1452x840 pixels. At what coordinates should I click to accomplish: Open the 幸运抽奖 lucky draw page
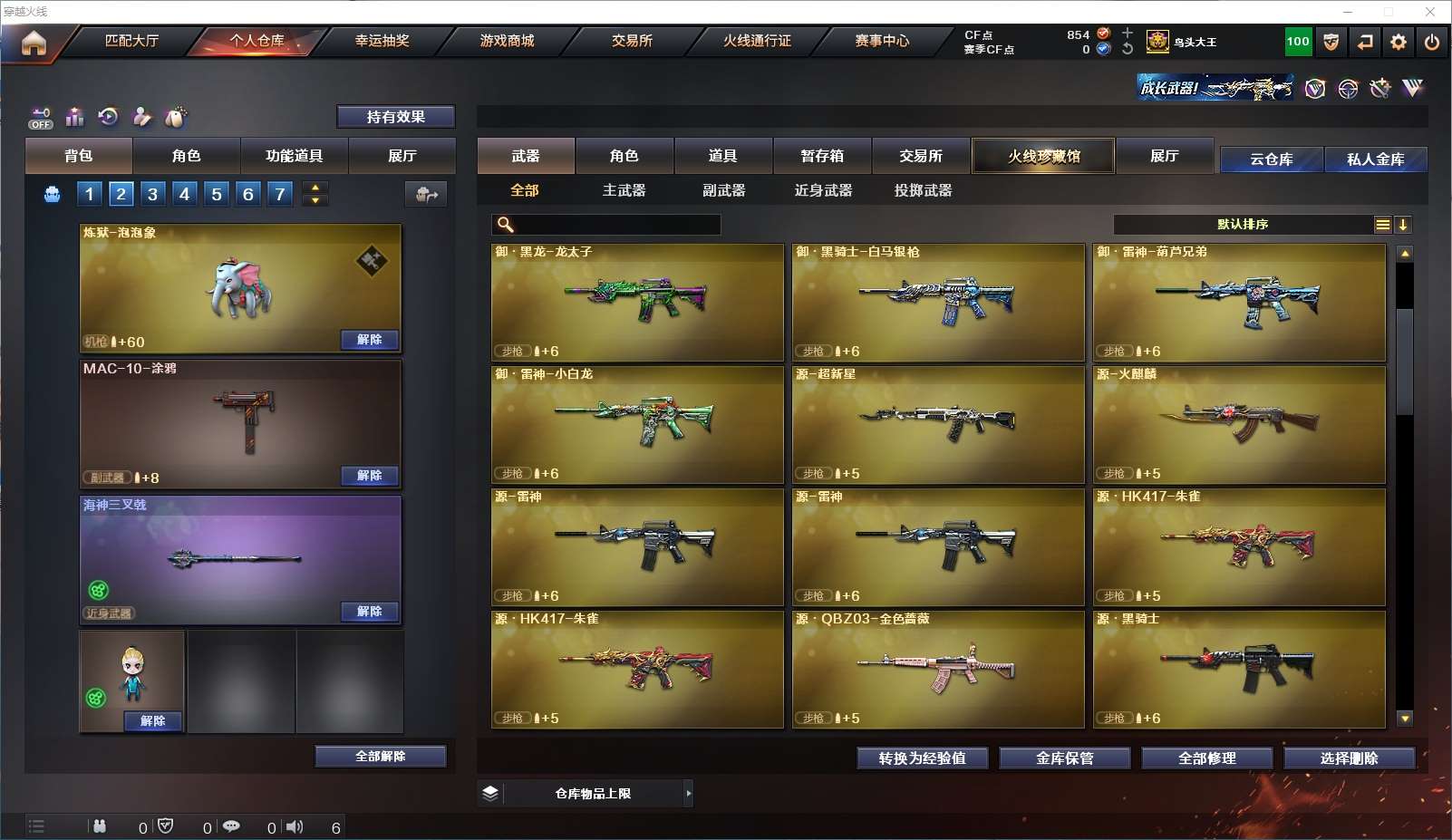(x=382, y=41)
